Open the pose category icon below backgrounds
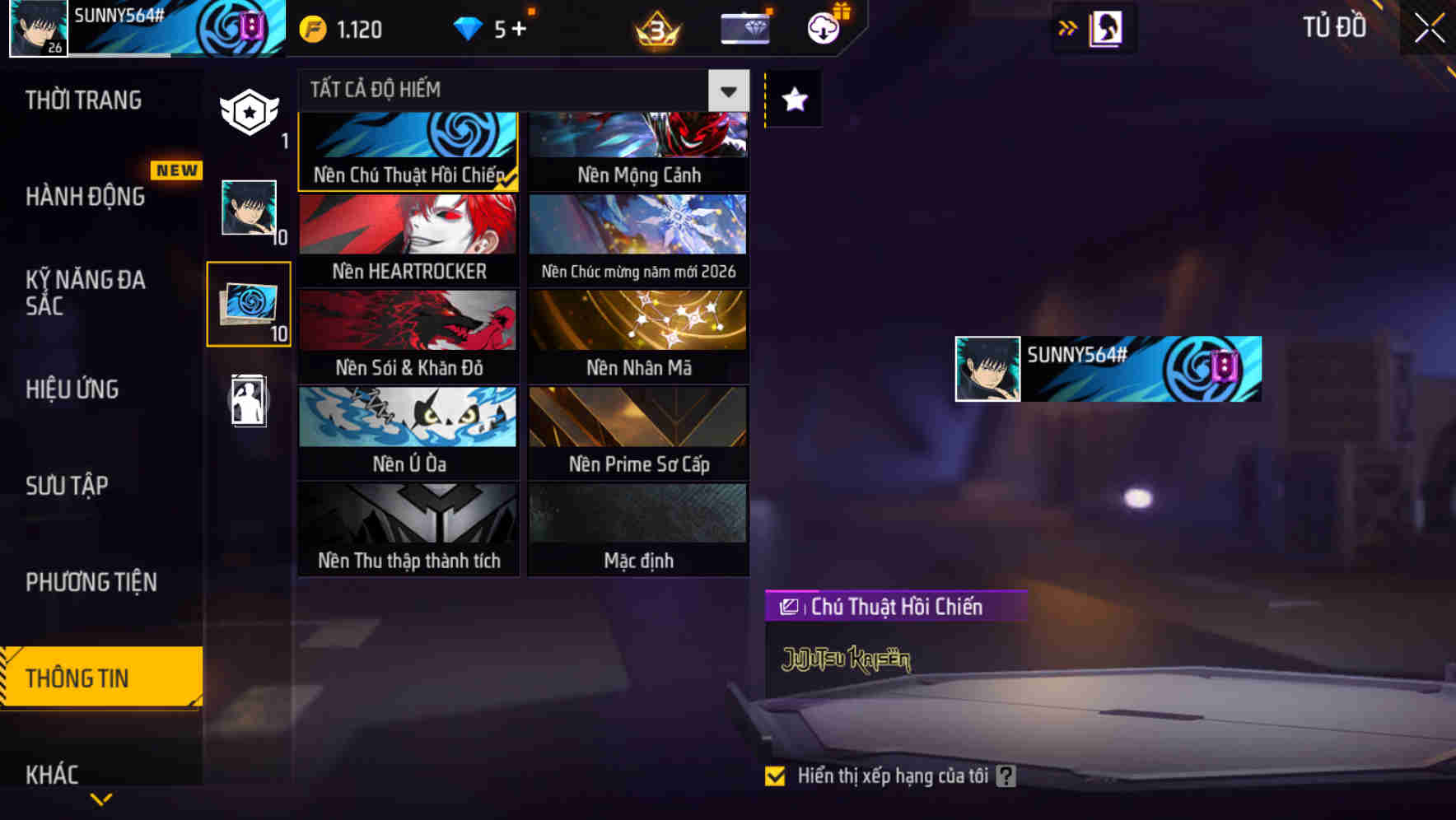The height and width of the screenshot is (820, 1456). 249,401
